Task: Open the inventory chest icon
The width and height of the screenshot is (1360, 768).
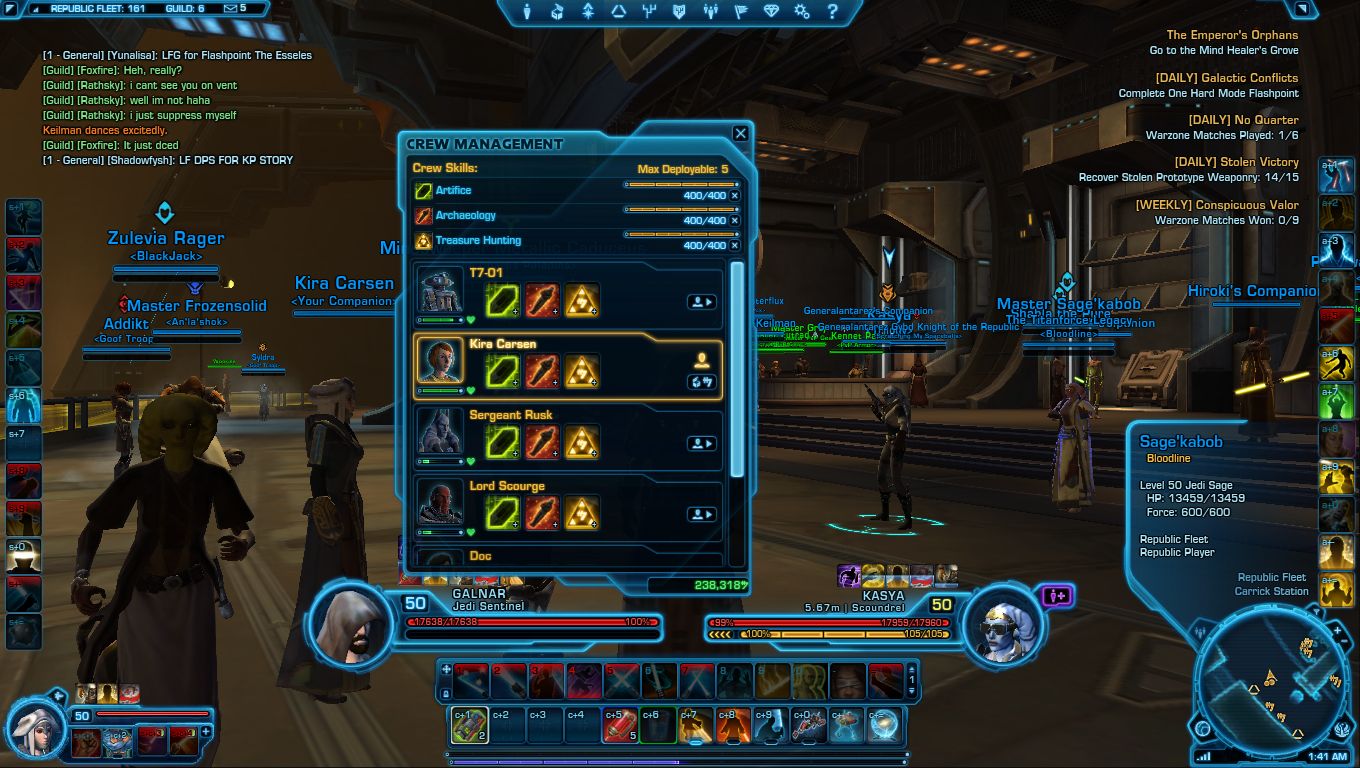Action: (x=558, y=12)
